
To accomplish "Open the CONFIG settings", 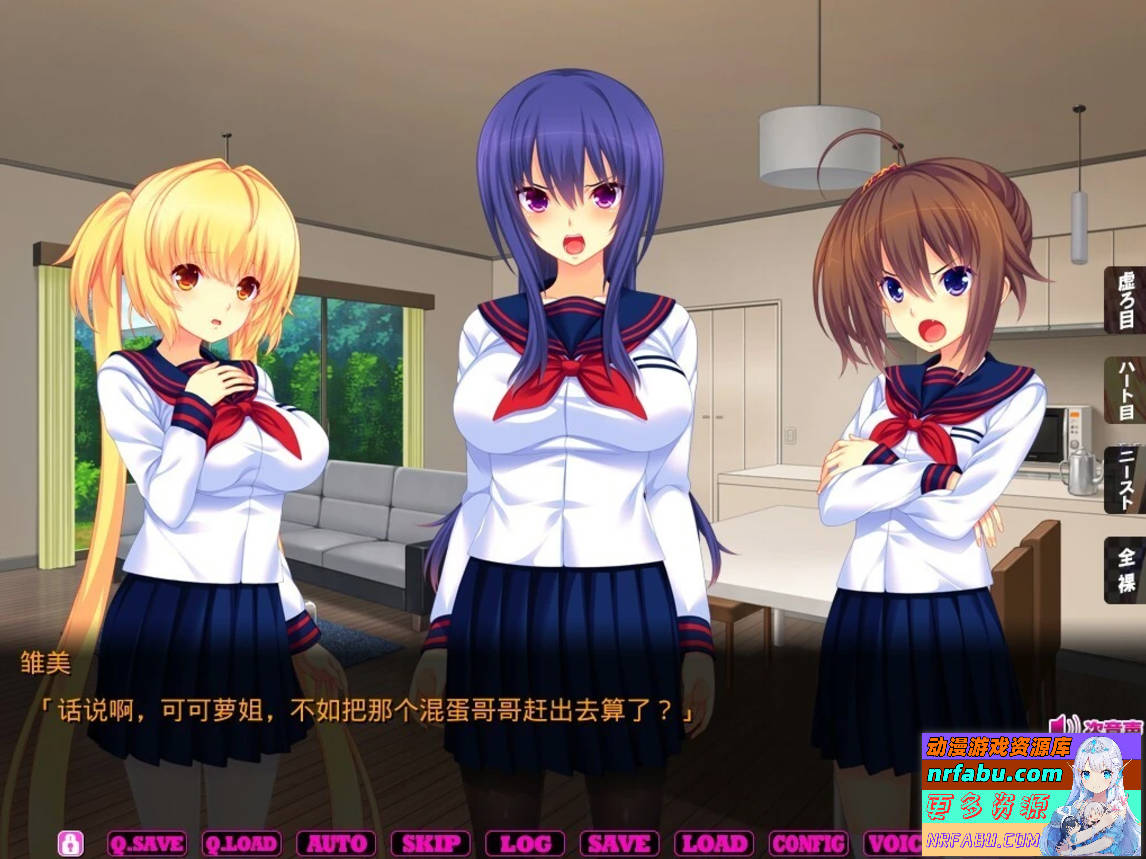I will [x=808, y=843].
